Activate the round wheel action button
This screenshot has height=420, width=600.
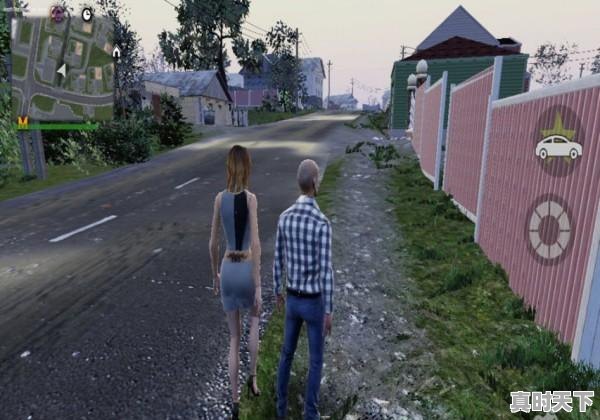(x=549, y=229)
